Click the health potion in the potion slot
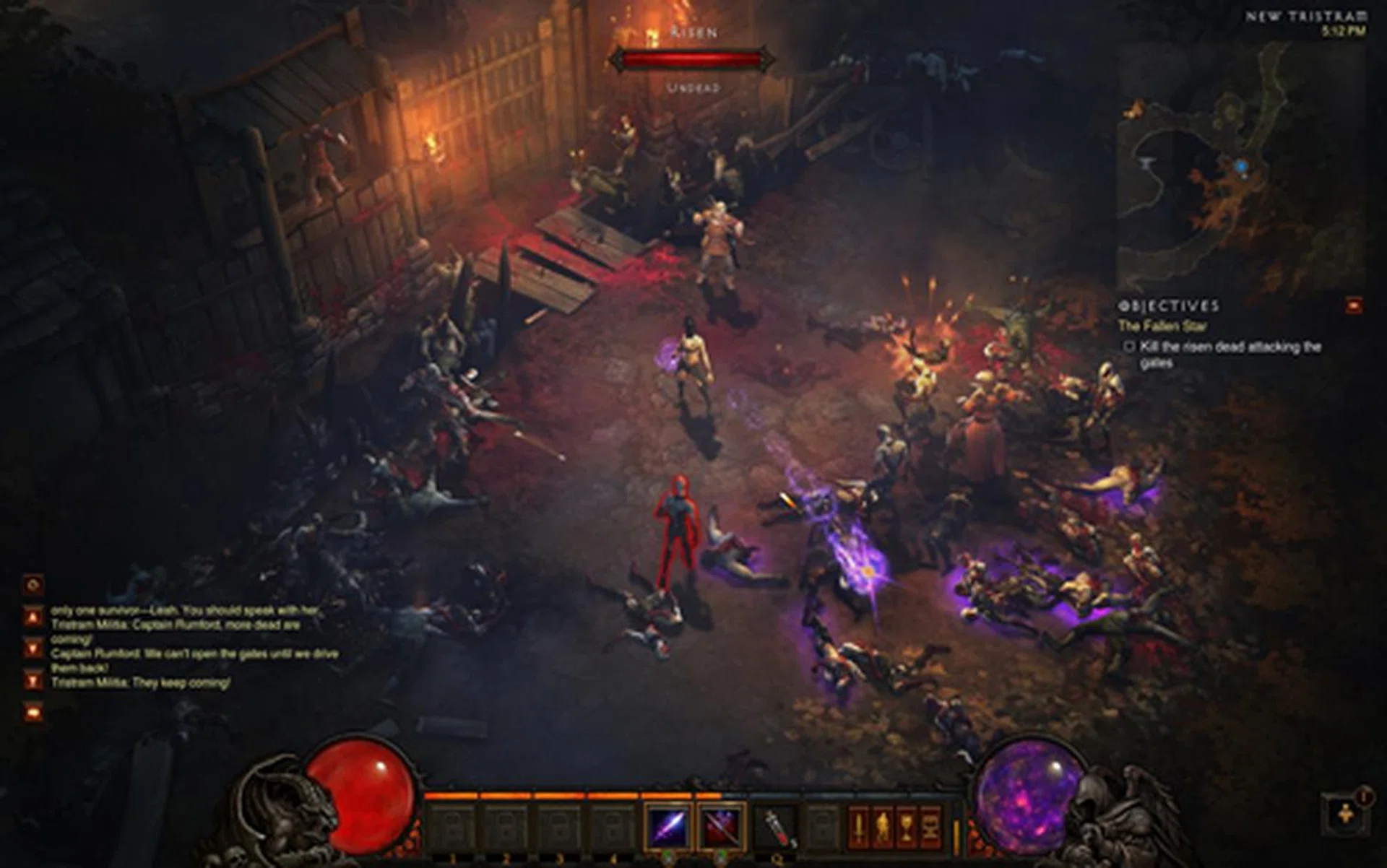 [x=775, y=825]
